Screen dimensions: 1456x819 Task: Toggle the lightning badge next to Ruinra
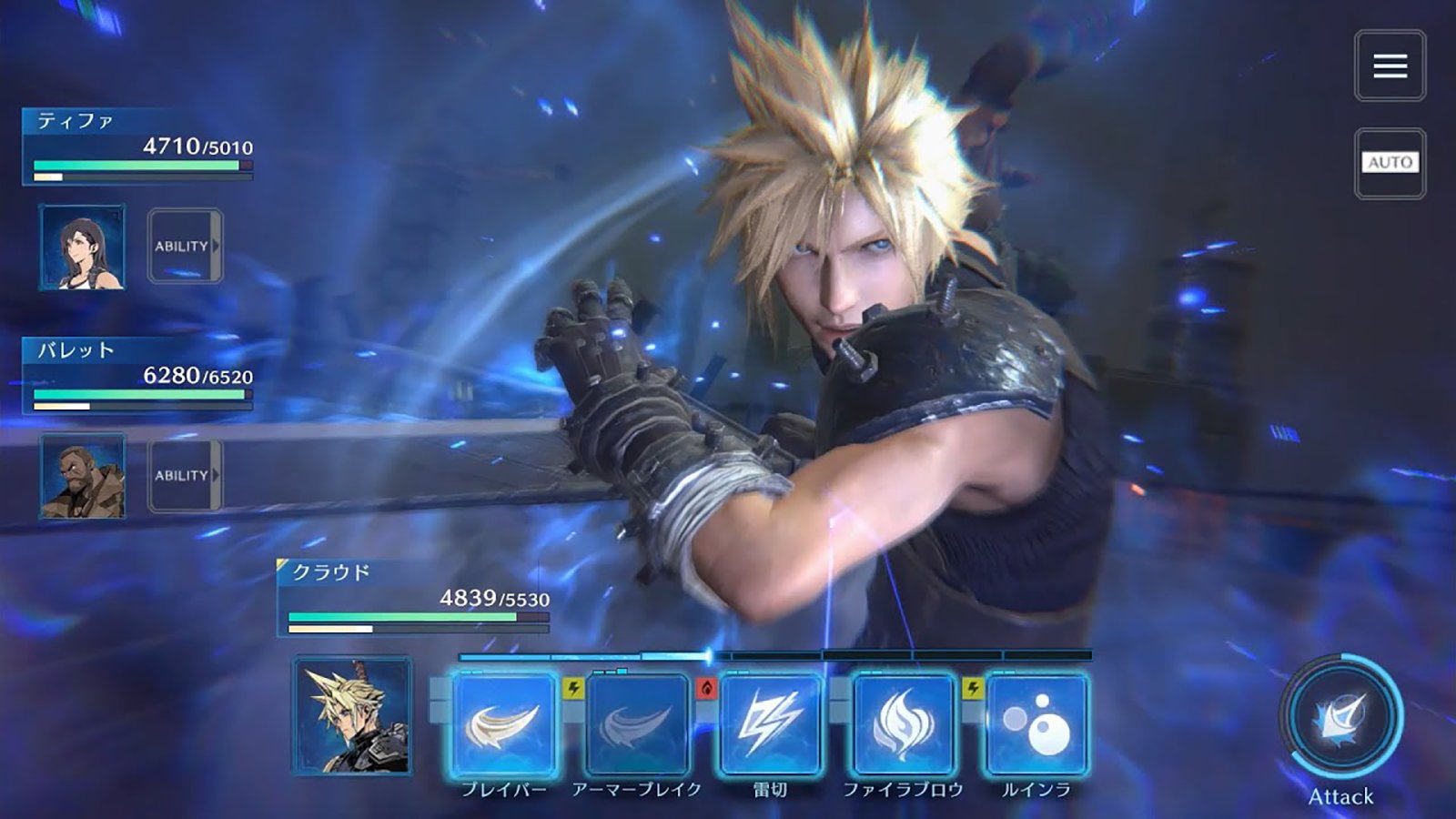point(971,689)
